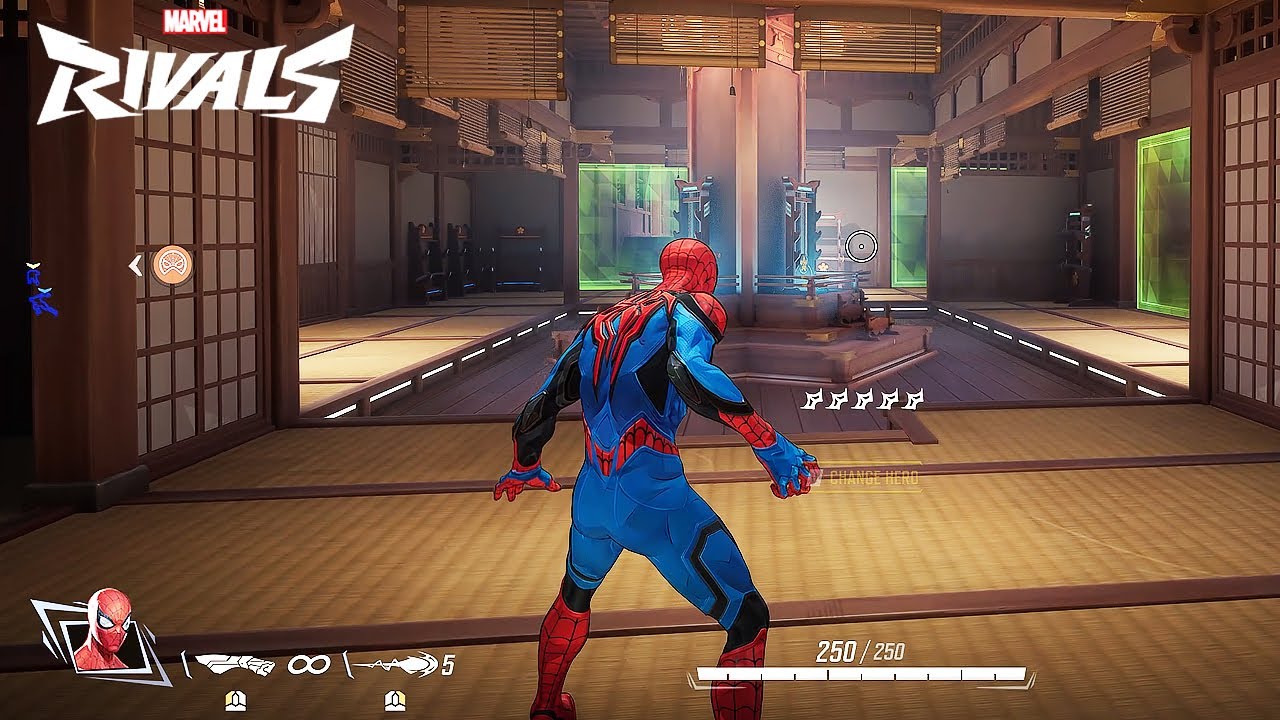The height and width of the screenshot is (720, 1280).
Task: Select the web-shooter fist weapon icon
Action: (234, 664)
